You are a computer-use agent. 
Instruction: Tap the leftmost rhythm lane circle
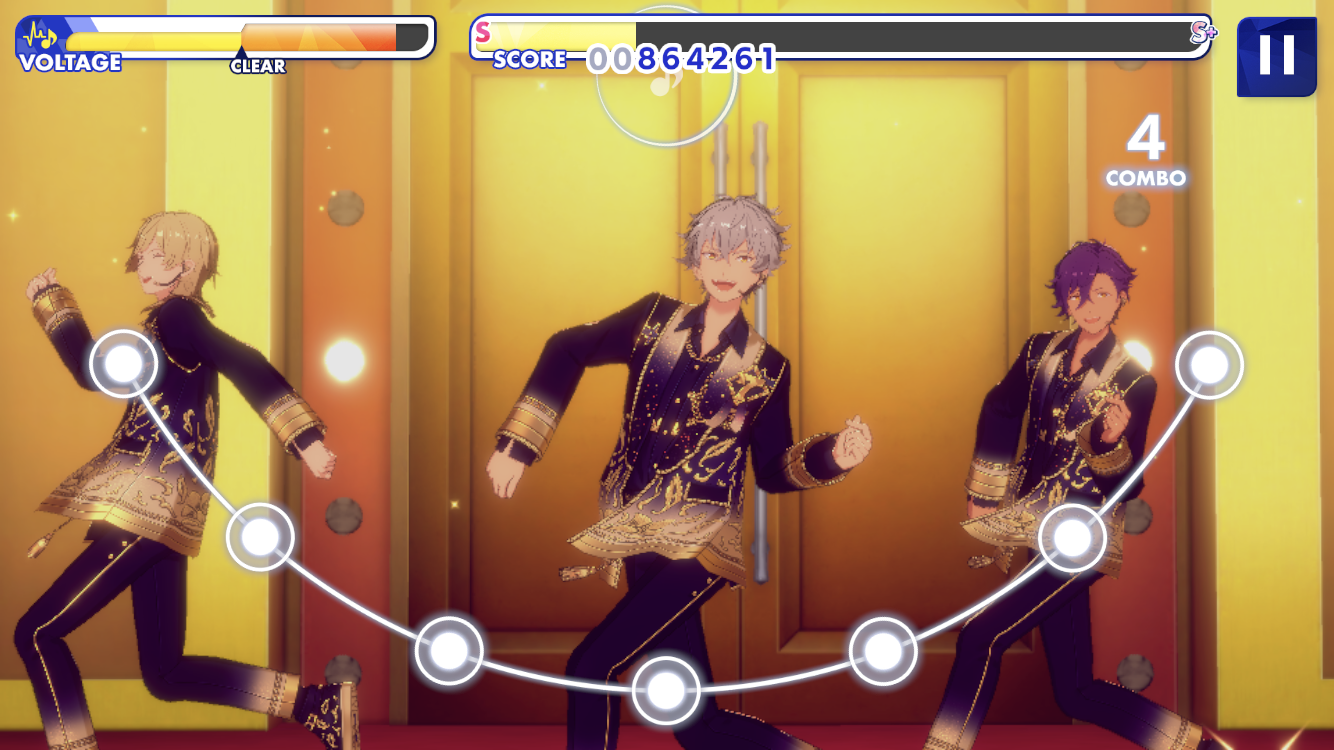(x=124, y=364)
